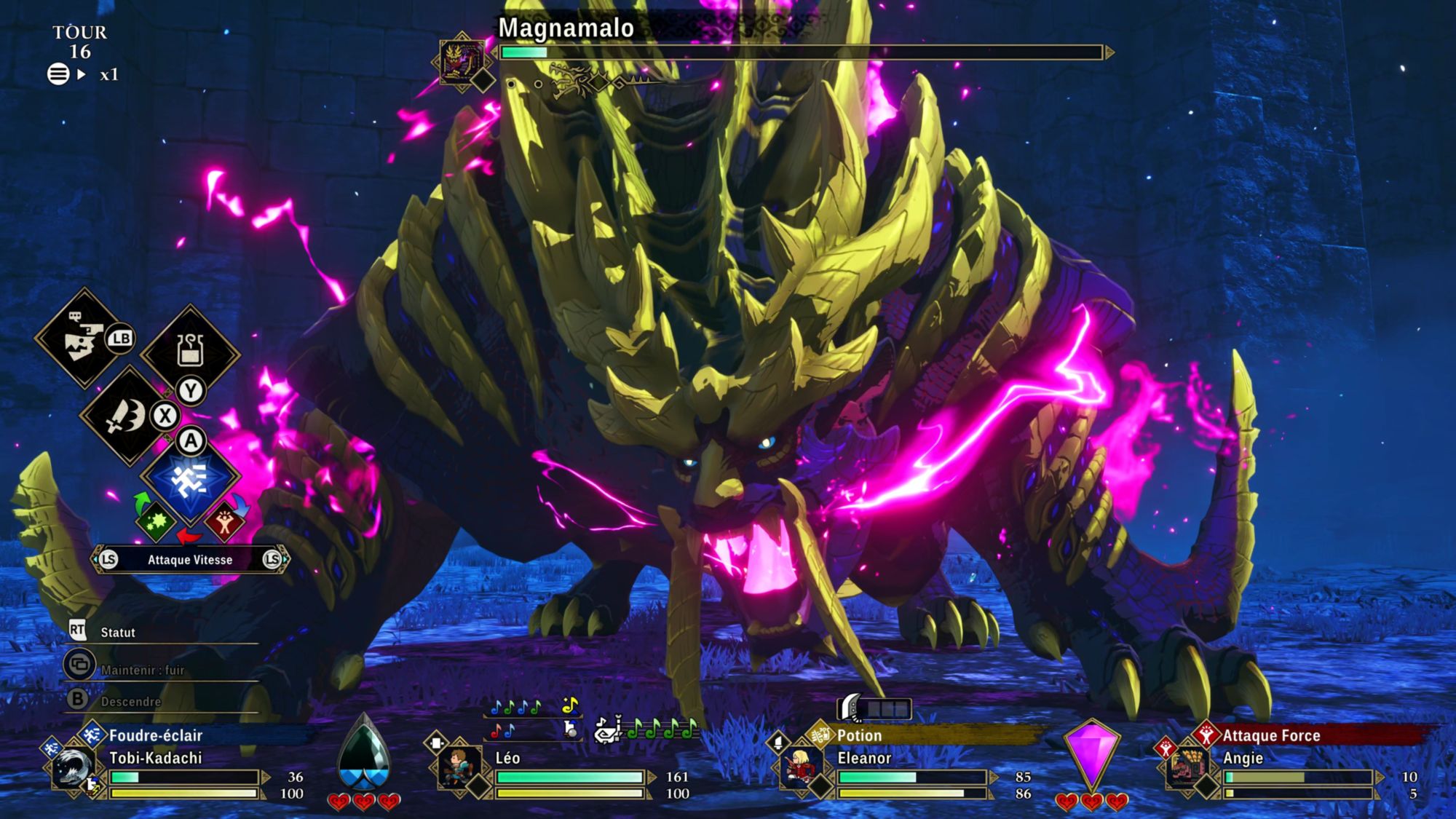Image resolution: width=1456 pixels, height=819 pixels.
Task: Click the pink kinship gem
Action: point(1091,753)
